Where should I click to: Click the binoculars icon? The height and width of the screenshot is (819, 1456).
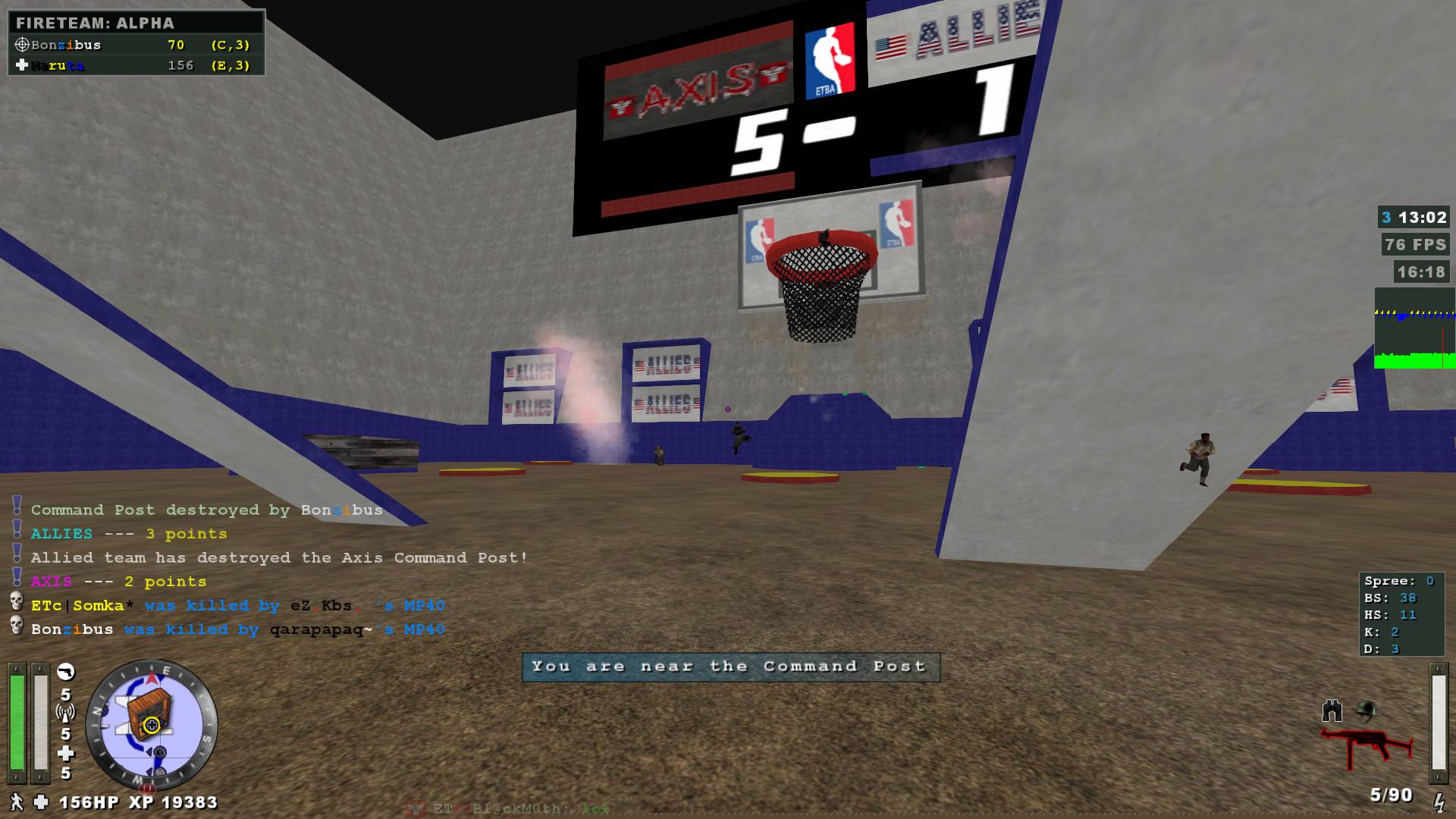point(1332,711)
